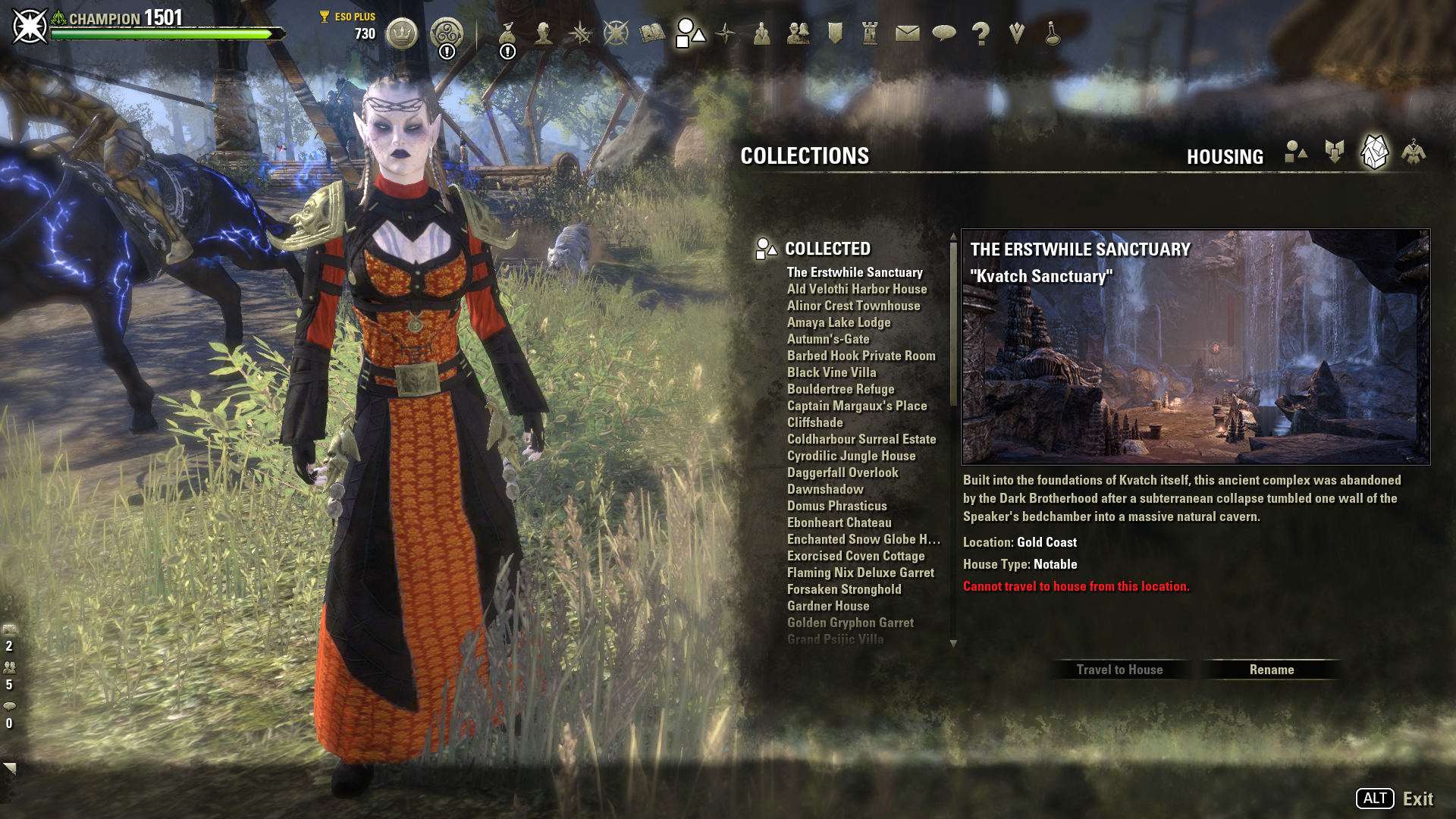Open the mail envelope menu
Viewport: 1456px width, 819px height.
pyautogui.click(x=907, y=33)
